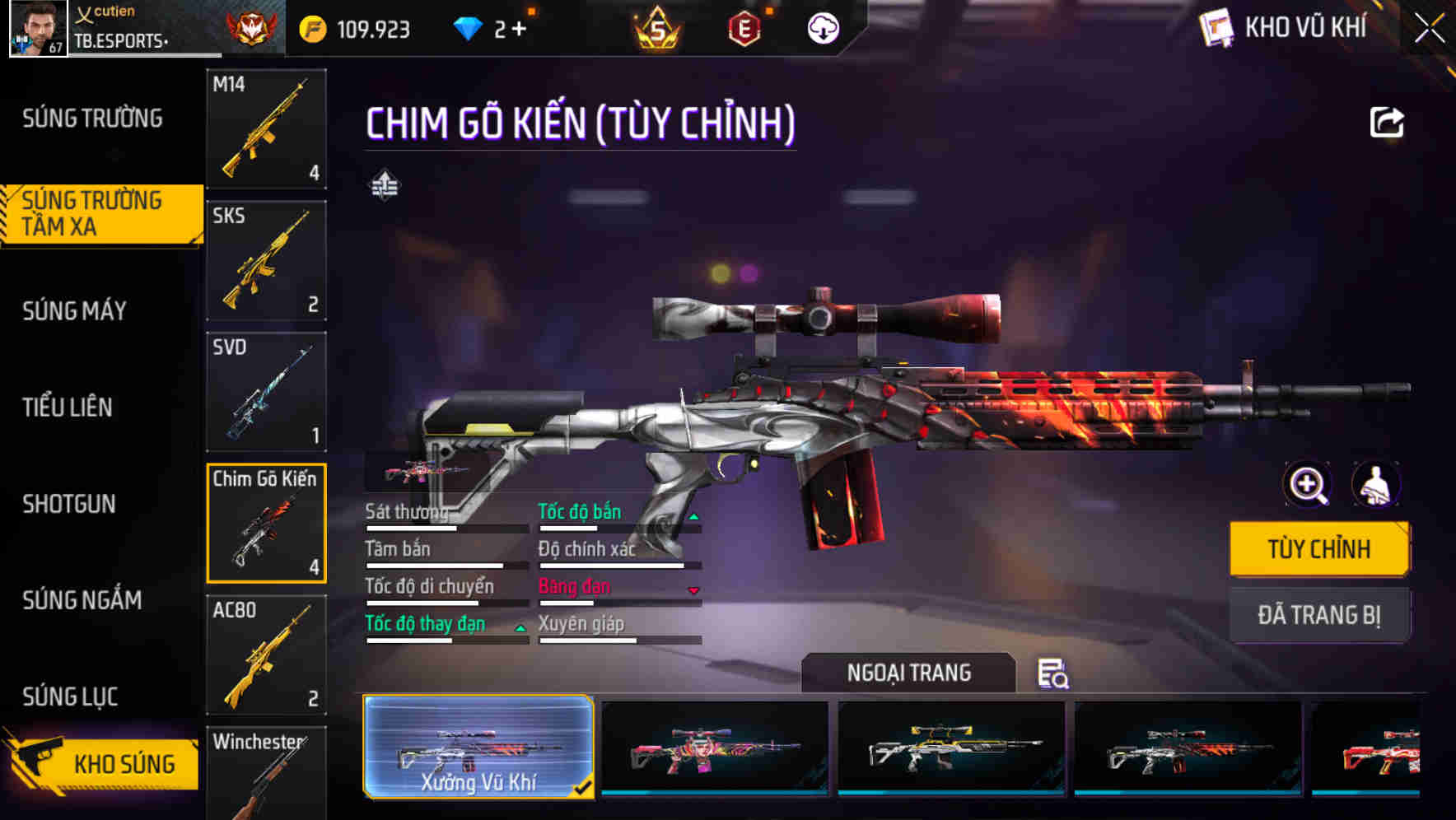The image size is (1456, 820).
Task: Click the share weapon icon
Action: pos(1388,122)
